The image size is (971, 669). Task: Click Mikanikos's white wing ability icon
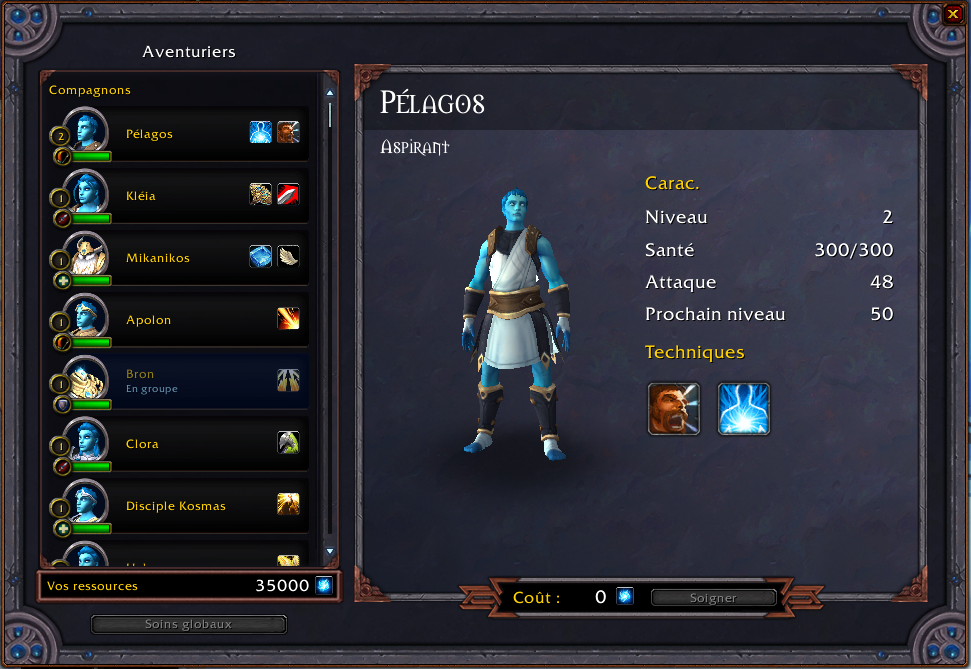click(288, 257)
